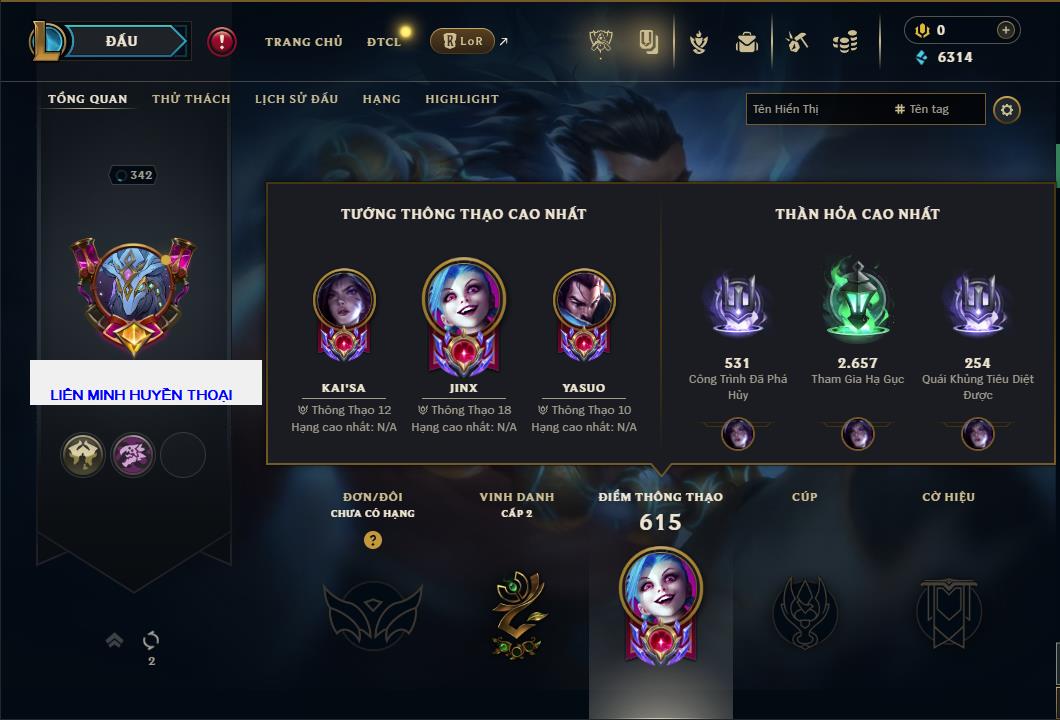
Task: Click the ĐƠN/ĐÔI rank help question mark
Action: point(373,540)
